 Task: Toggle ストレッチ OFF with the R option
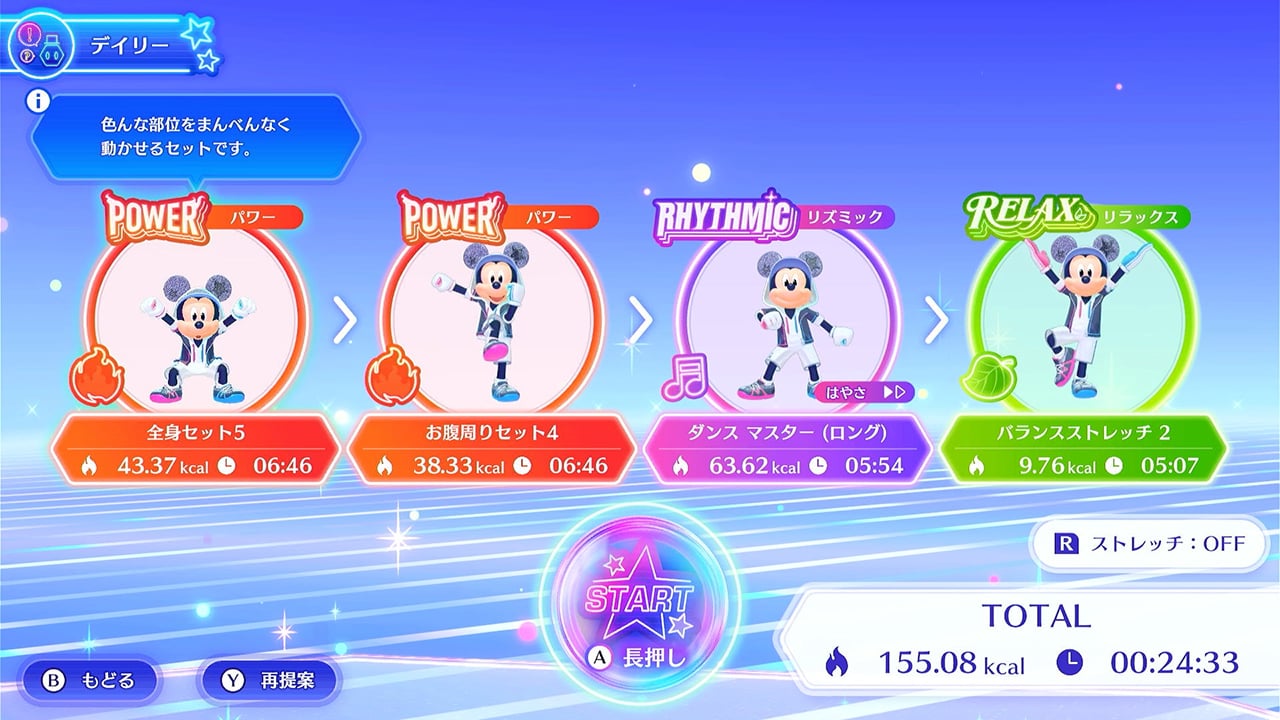1146,543
